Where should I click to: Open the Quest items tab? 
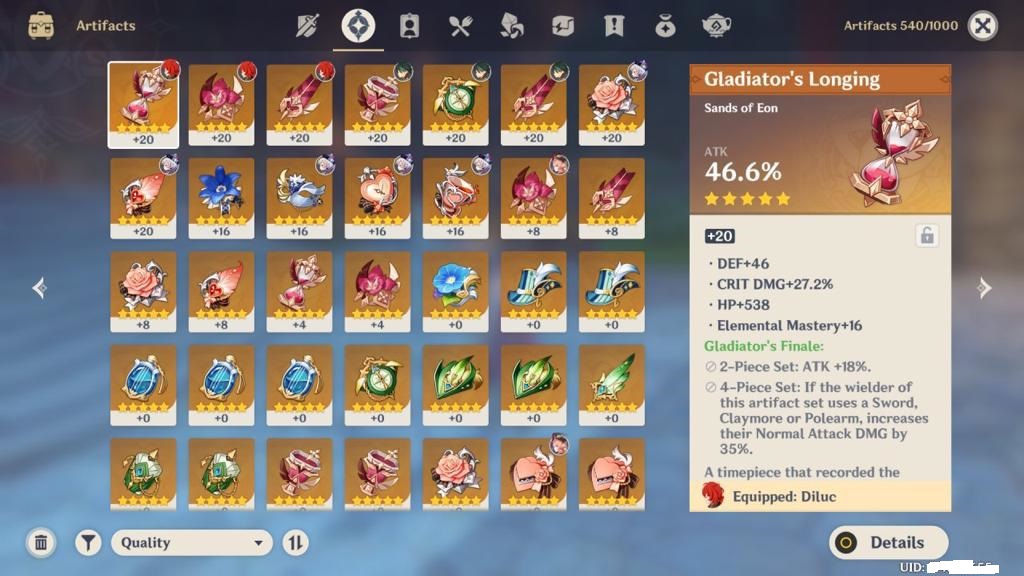coord(614,26)
